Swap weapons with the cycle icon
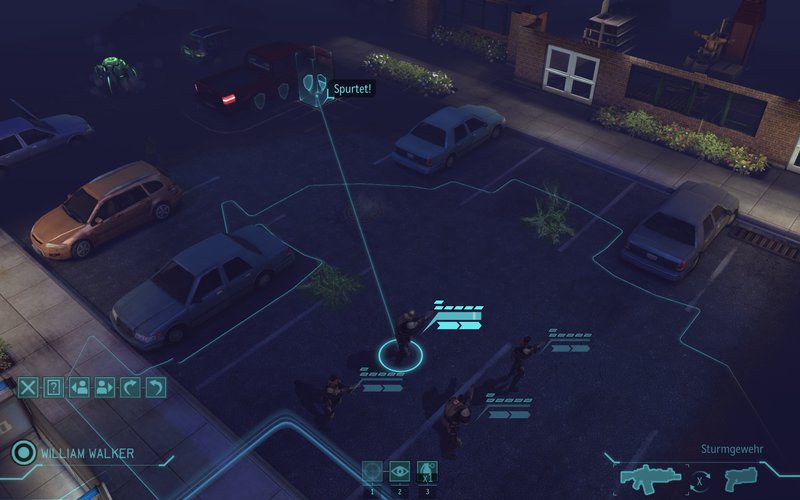Screen dimensions: 800x500 702,481
